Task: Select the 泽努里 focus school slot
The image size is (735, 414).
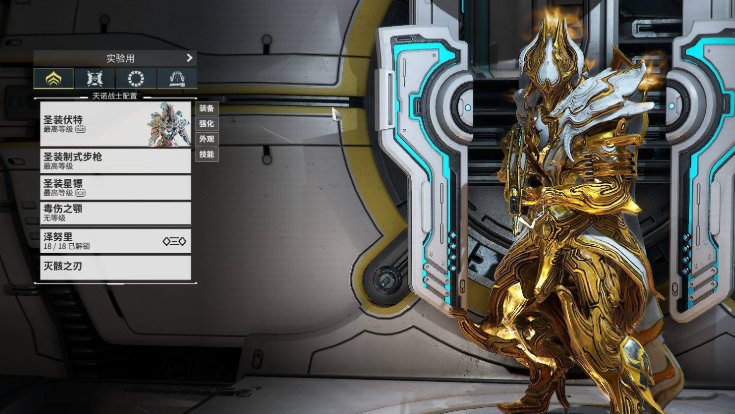Action: pos(113,240)
